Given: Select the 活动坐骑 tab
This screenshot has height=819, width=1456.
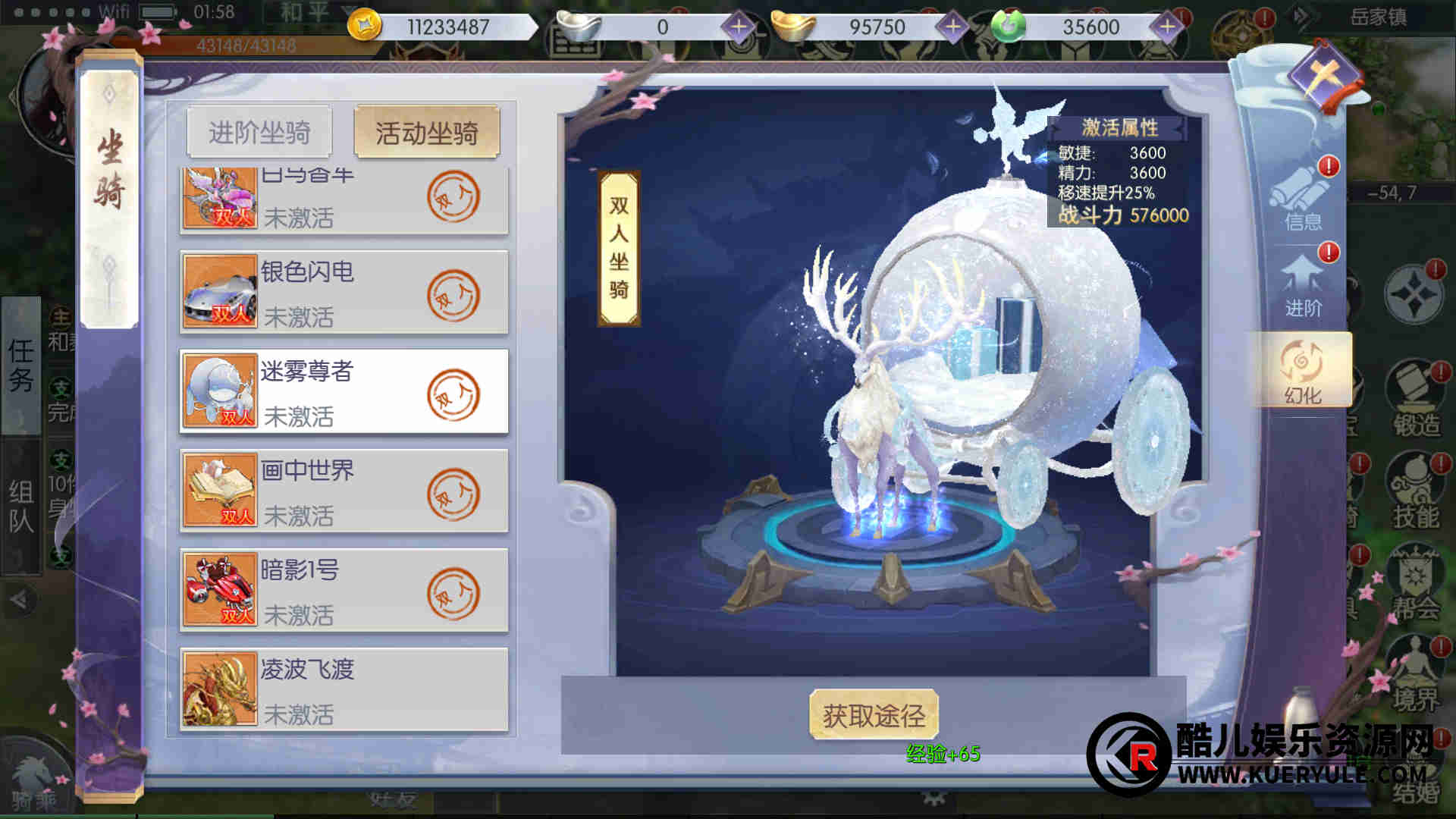Looking at the screenshot, I should point(426,133).
